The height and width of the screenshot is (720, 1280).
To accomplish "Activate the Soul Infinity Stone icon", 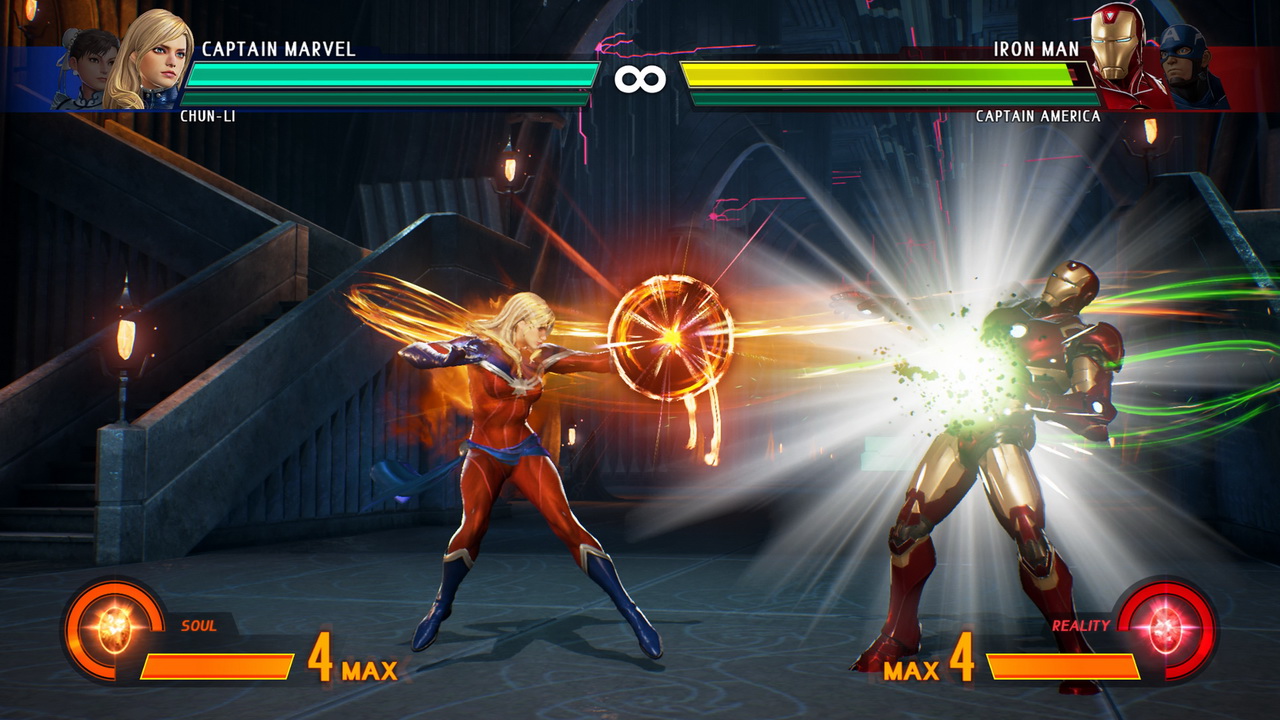I will [x=113, y=630].
